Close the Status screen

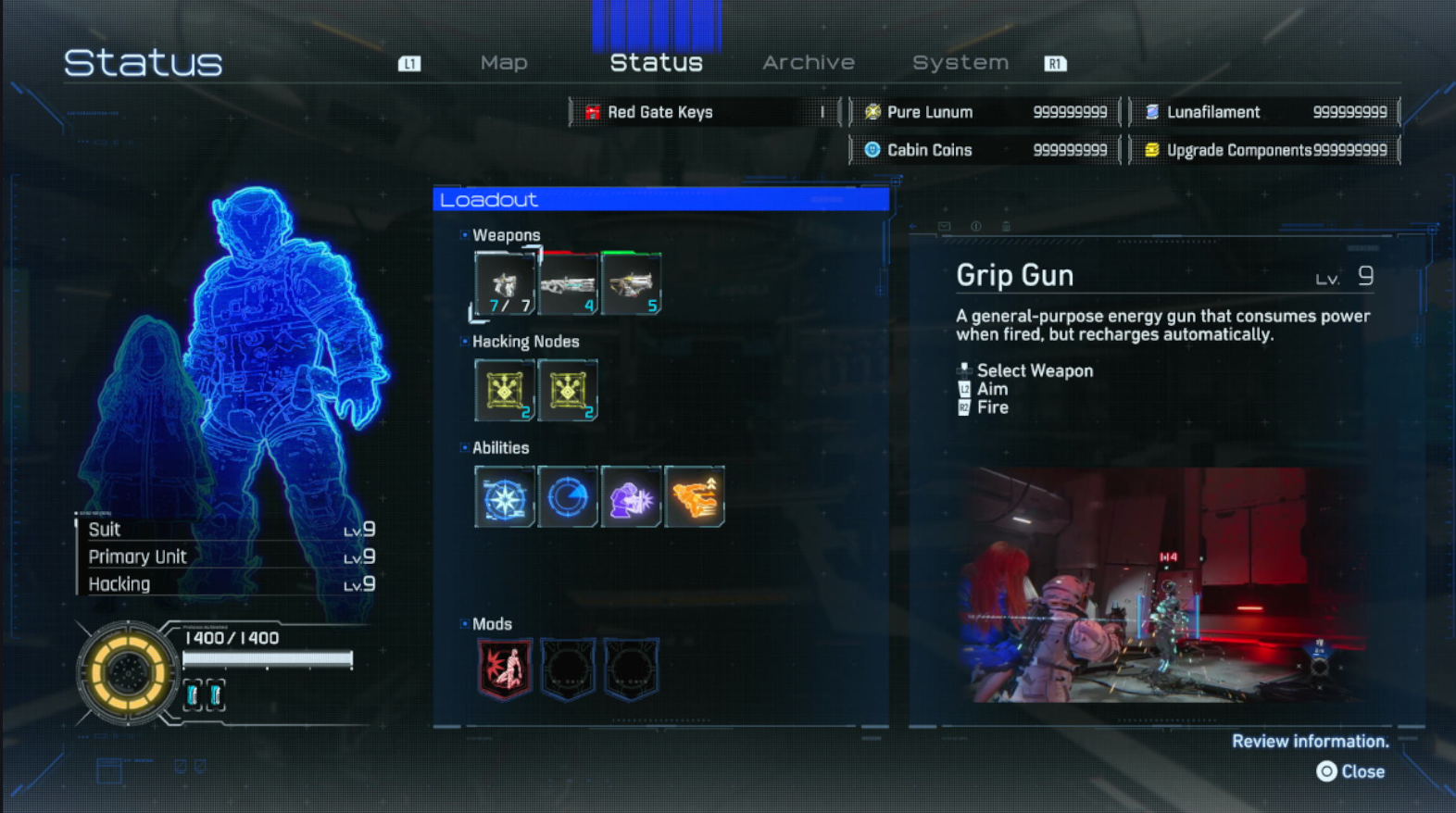[1351, 771]
